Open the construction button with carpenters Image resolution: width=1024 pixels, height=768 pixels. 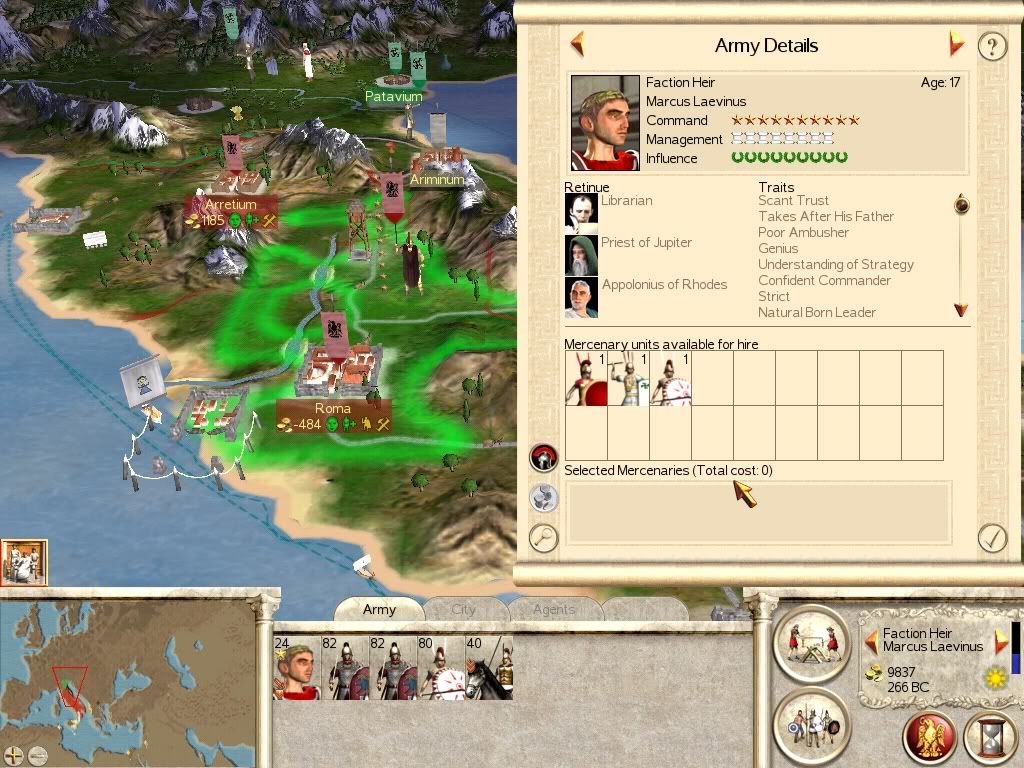(x=811, y=642)
